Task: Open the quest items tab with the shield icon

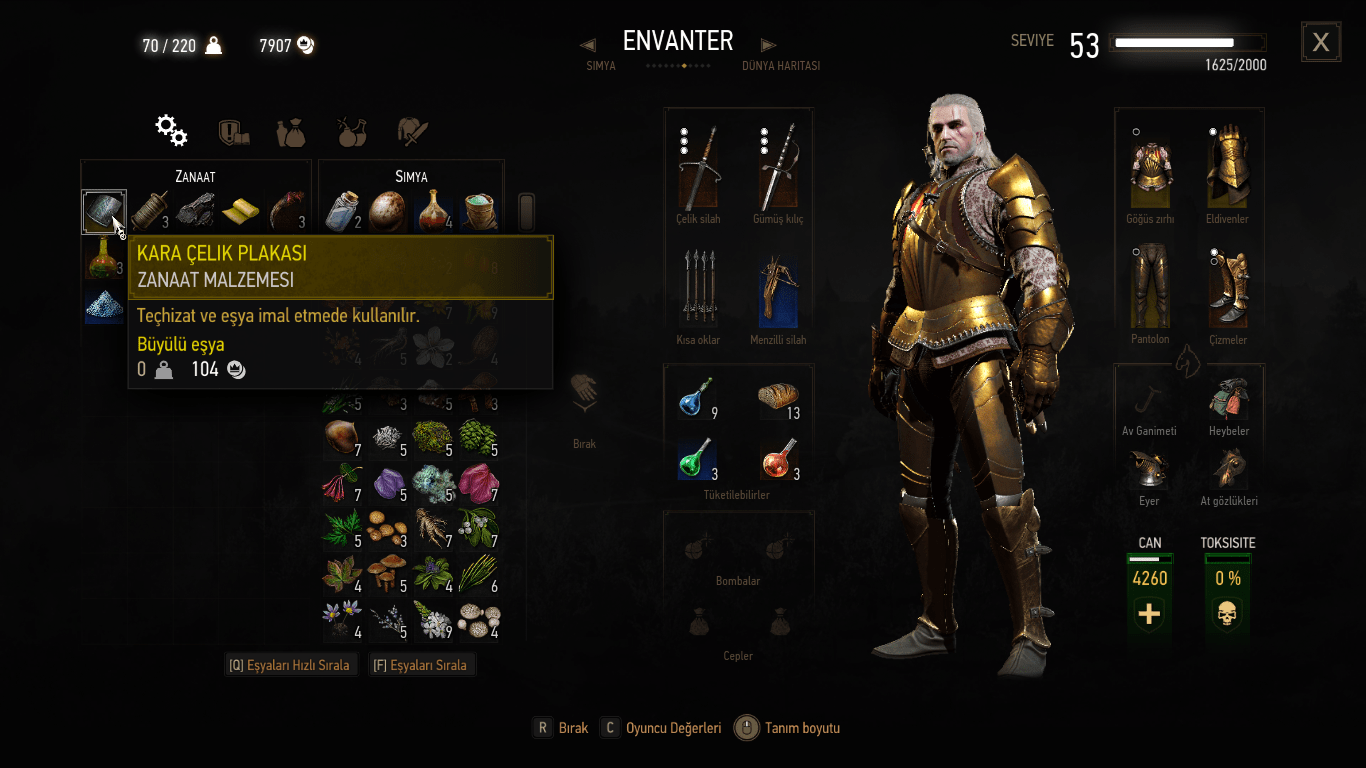Action: 233,132
